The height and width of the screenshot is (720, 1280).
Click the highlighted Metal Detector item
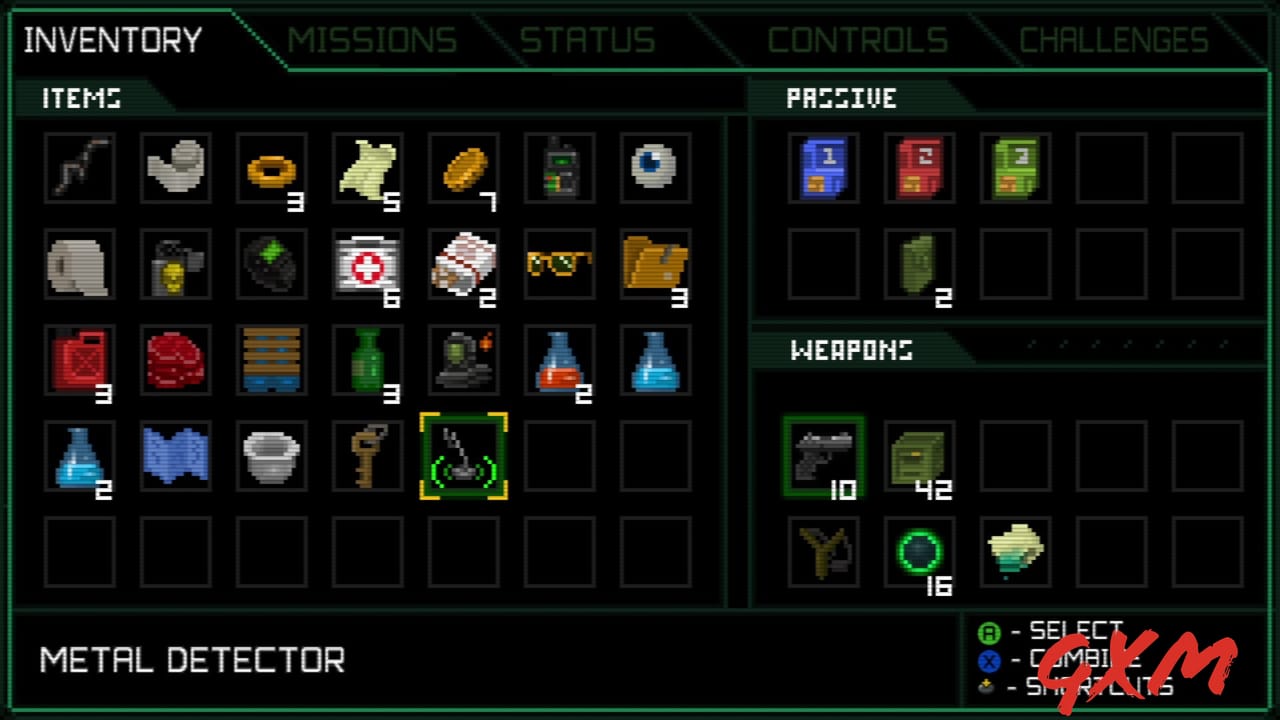pyautogui.click(x=463, y=456)
